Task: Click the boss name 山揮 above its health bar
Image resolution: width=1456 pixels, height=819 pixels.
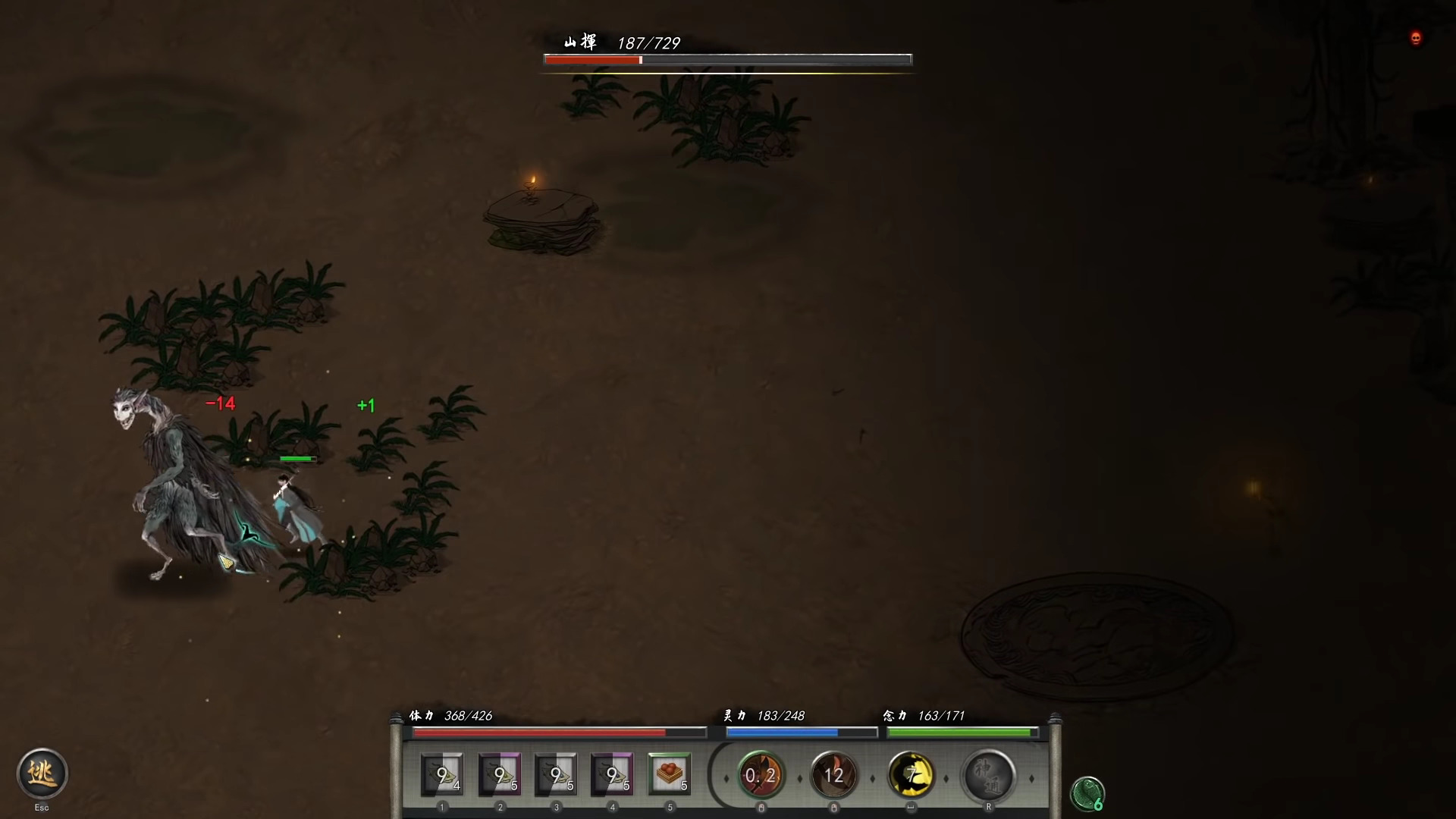Action: coord(579,43)
